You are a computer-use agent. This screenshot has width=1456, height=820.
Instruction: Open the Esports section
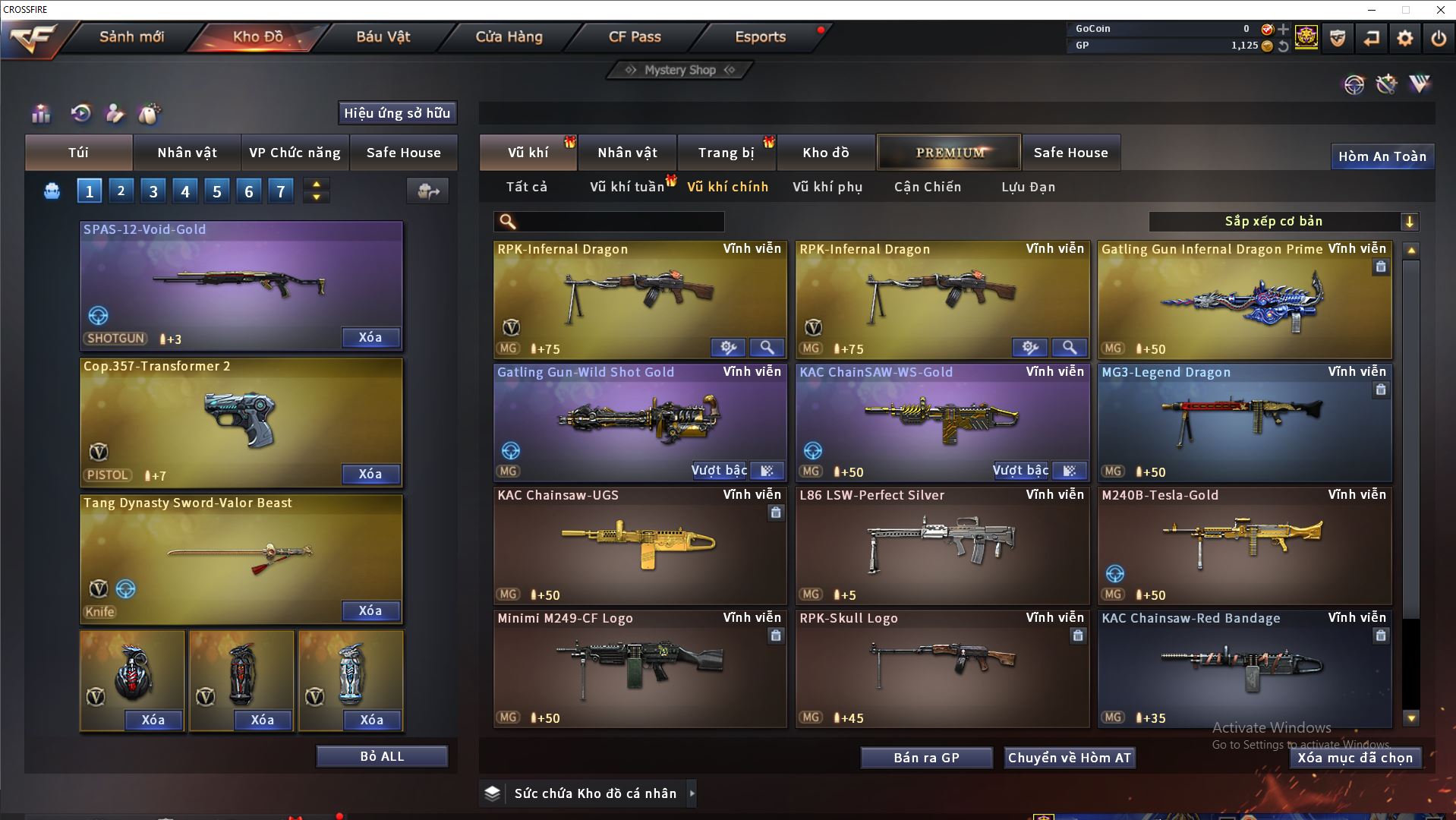point(760,36)
